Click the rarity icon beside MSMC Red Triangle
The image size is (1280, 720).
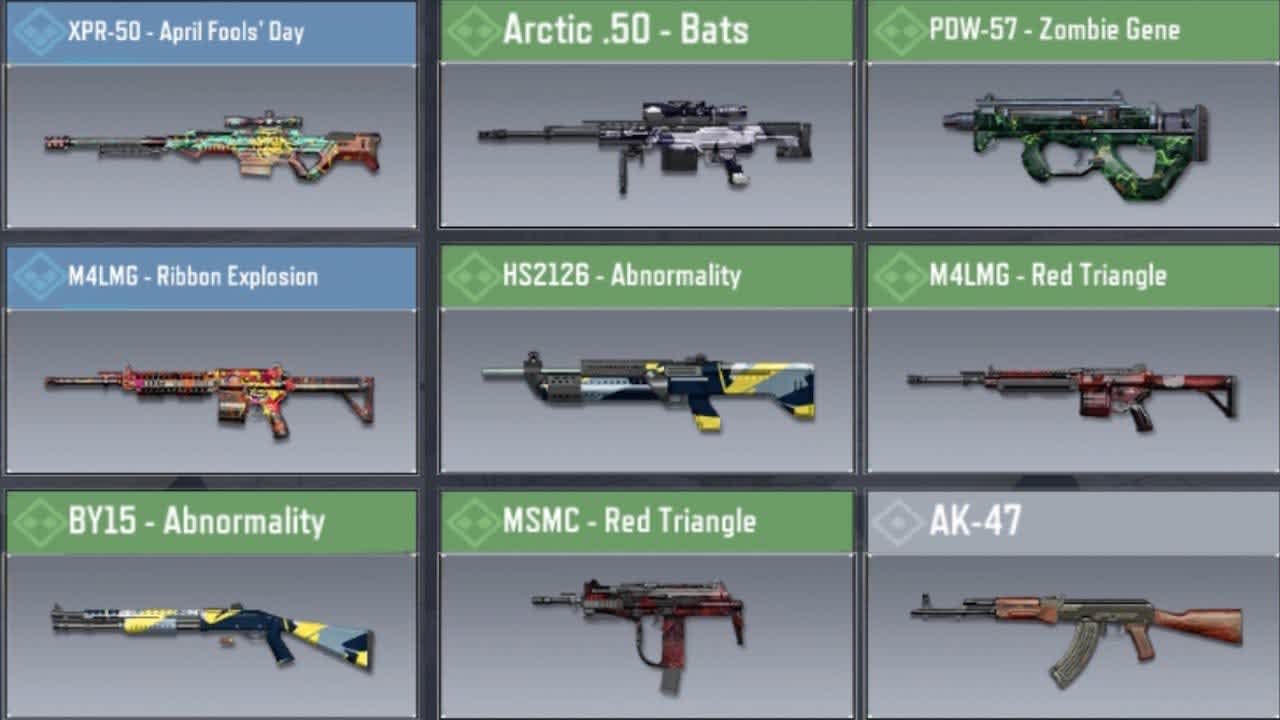(x=470, y=520)
